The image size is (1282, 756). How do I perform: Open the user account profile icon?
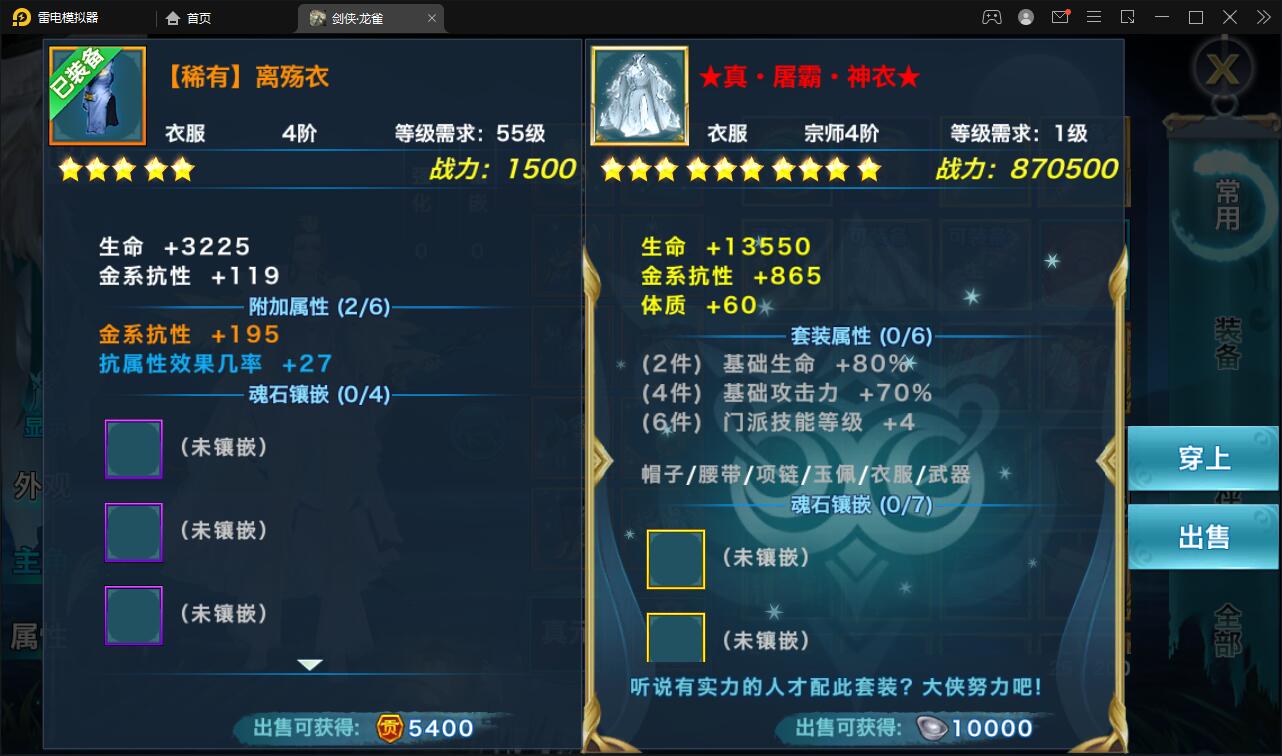click(1025, 17)
